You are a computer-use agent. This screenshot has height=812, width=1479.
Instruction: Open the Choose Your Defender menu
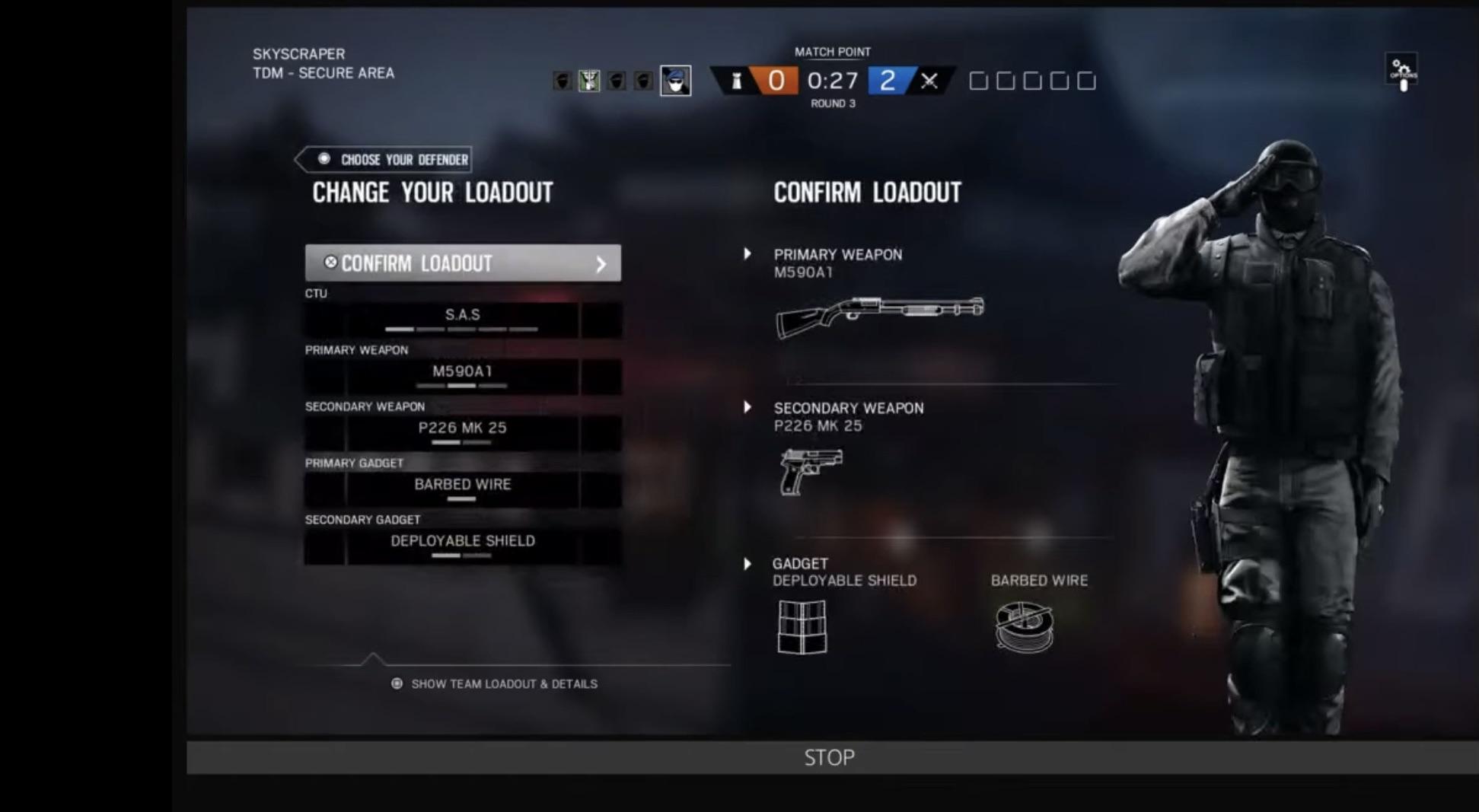click(384, 159)
